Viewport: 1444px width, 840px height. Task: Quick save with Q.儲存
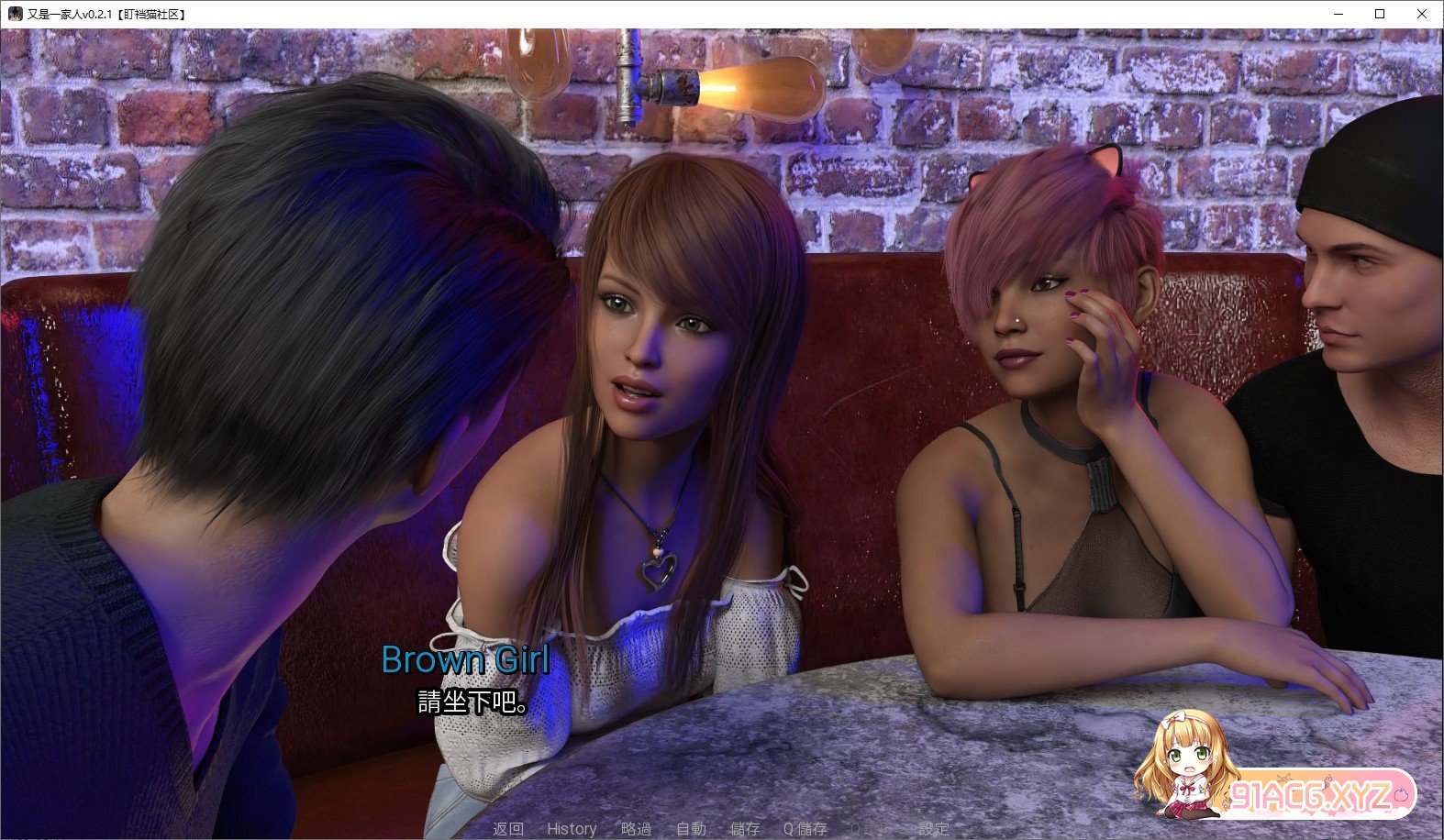pyautogui.click(x=805, y=829)
